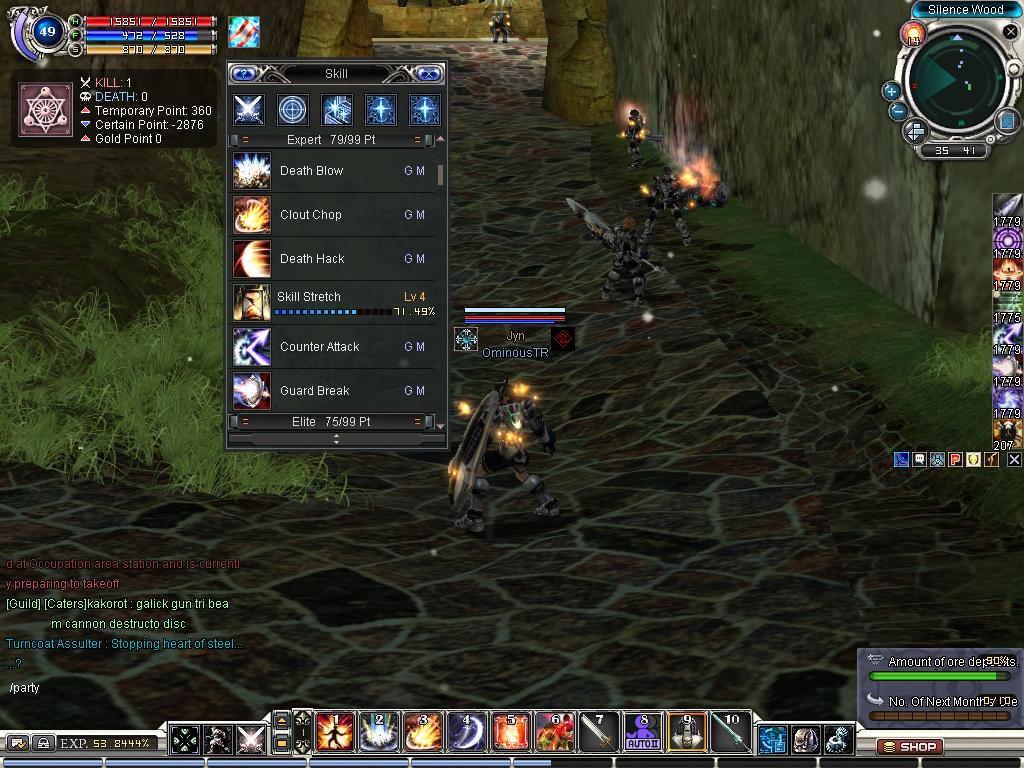Toggle the AUTO II slot 8 skill

tap(642, 732)
